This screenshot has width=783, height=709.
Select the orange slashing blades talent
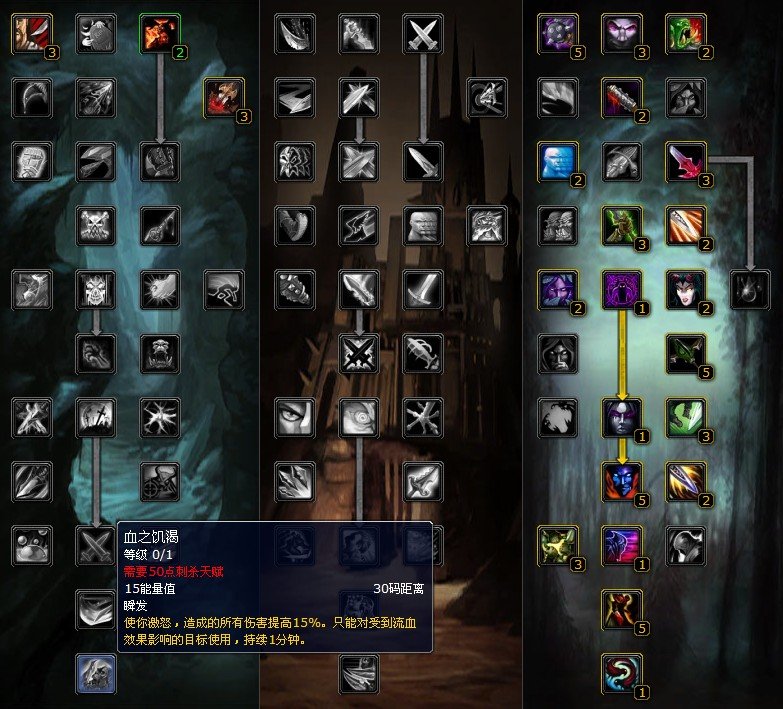[685, 225]
